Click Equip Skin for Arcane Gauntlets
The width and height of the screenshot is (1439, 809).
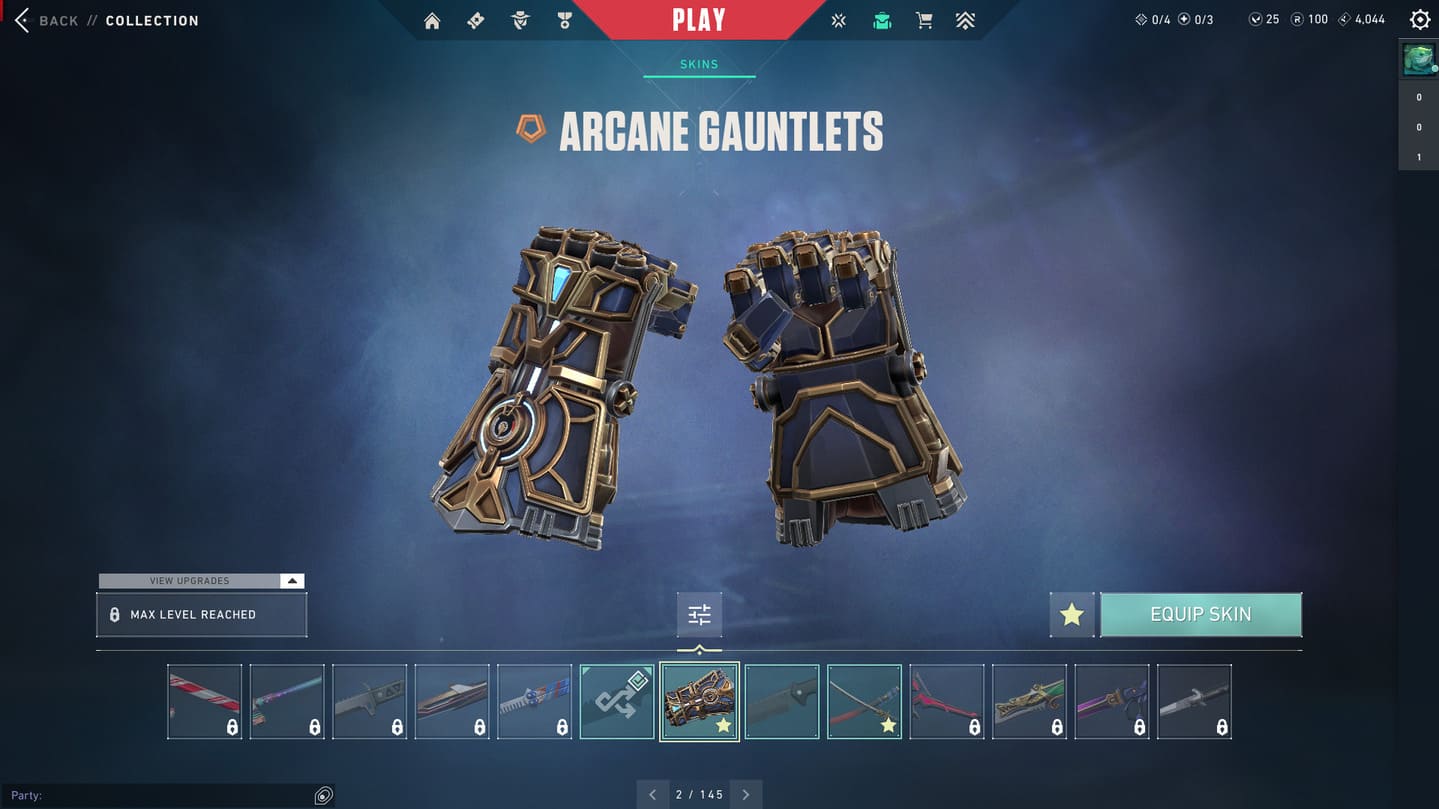click(1200, 614)
